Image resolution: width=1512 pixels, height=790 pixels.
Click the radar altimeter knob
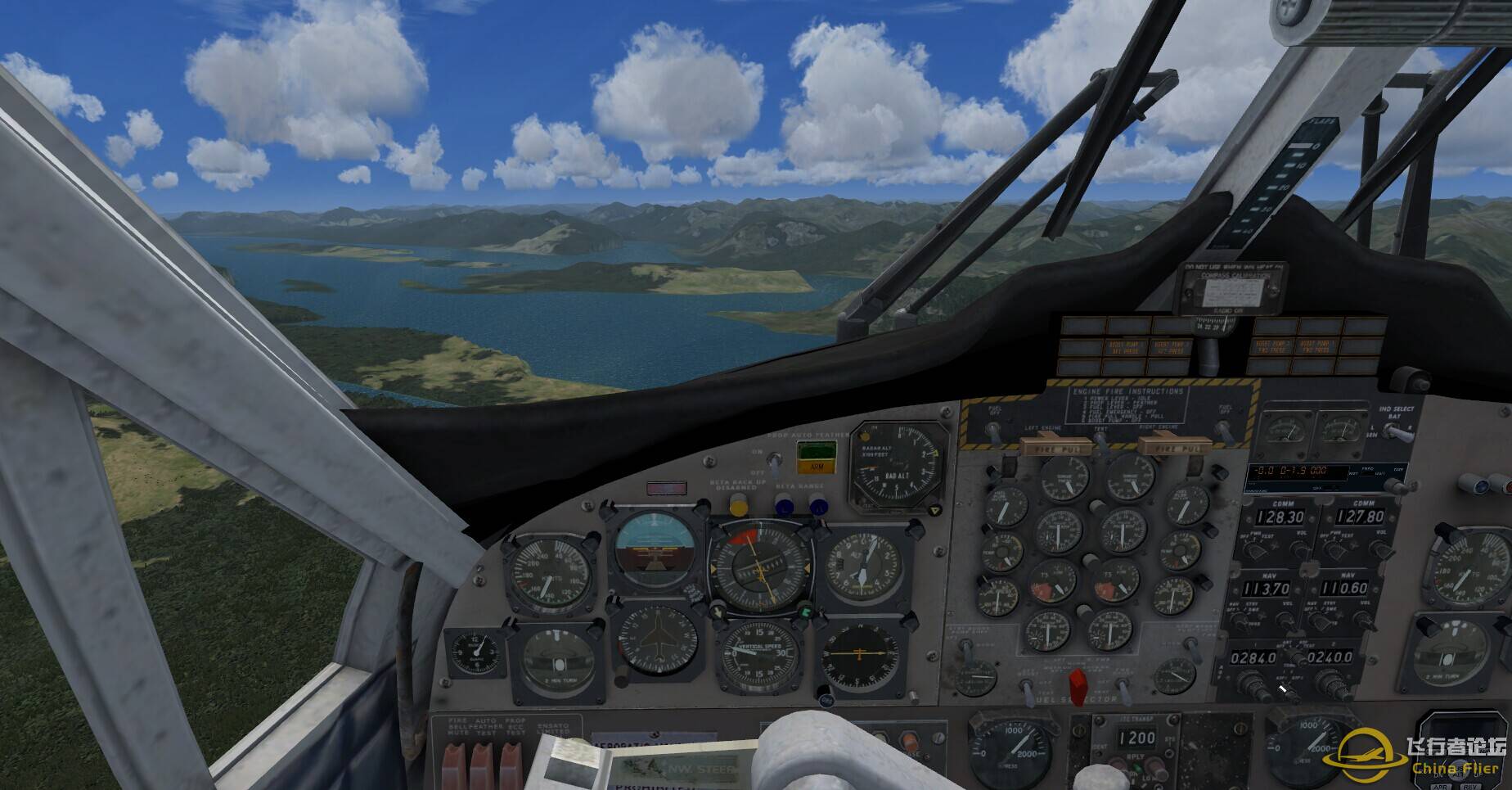[934, 509]
